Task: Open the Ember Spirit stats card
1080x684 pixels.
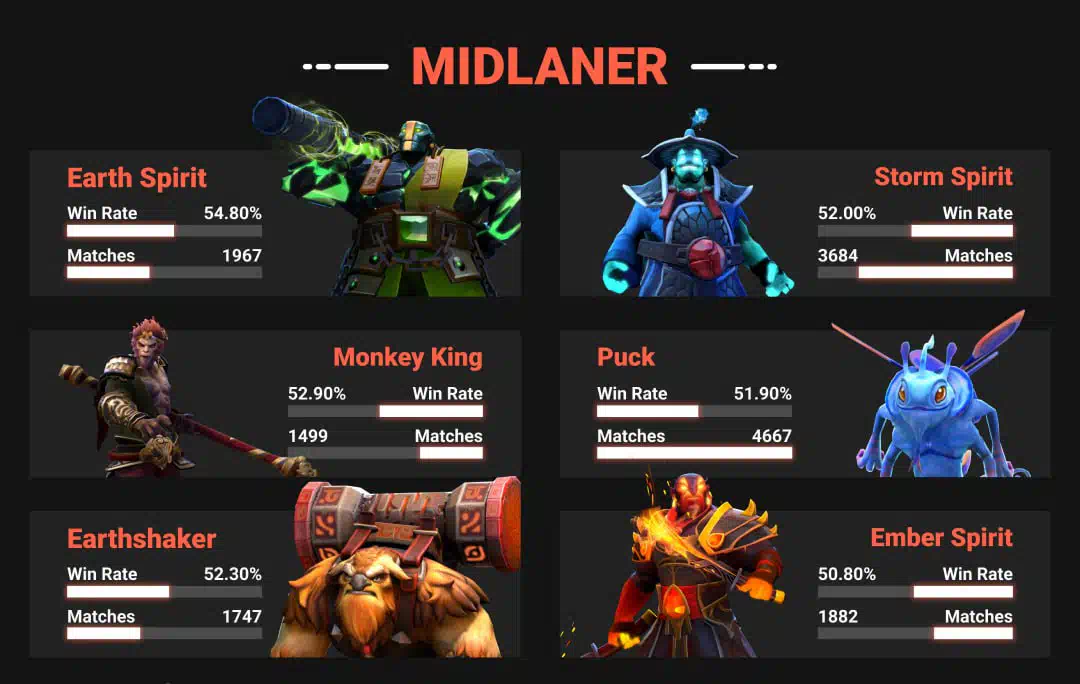Action: [x=805, y=584]
